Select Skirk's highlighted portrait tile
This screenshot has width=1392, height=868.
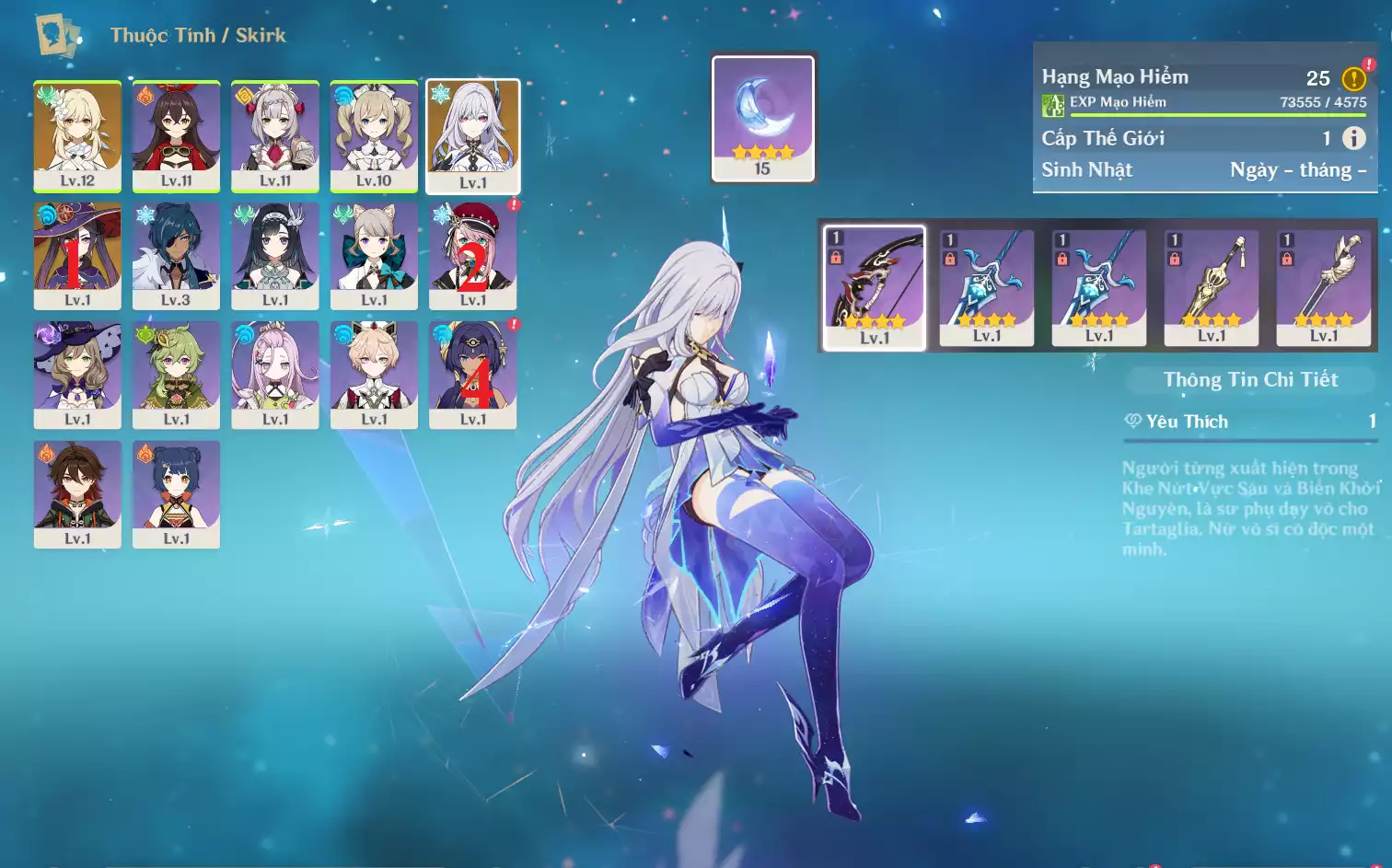(x=473, y=135)
